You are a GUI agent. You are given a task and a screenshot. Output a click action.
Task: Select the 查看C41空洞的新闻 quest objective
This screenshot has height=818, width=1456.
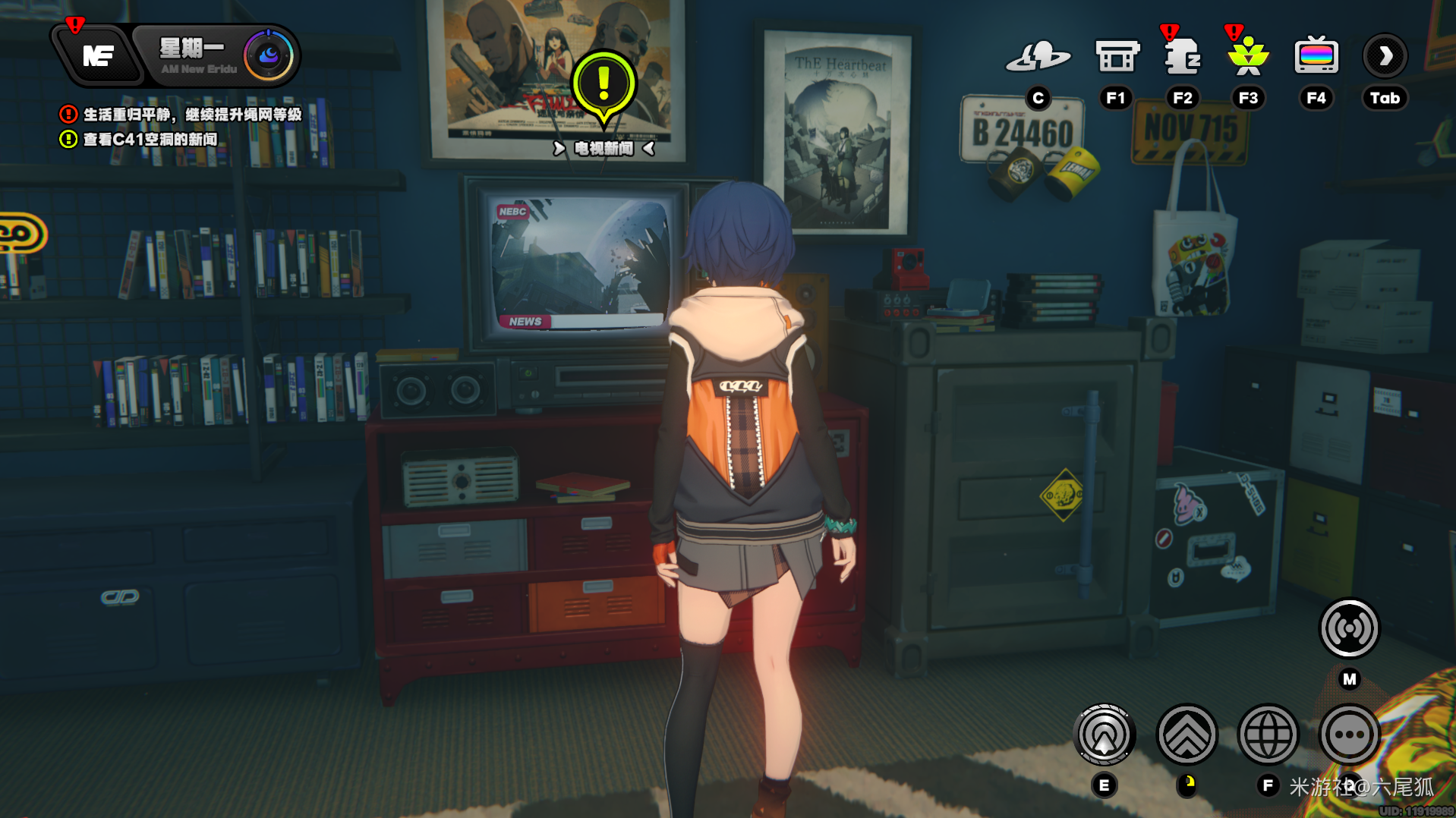click(150, 140)
